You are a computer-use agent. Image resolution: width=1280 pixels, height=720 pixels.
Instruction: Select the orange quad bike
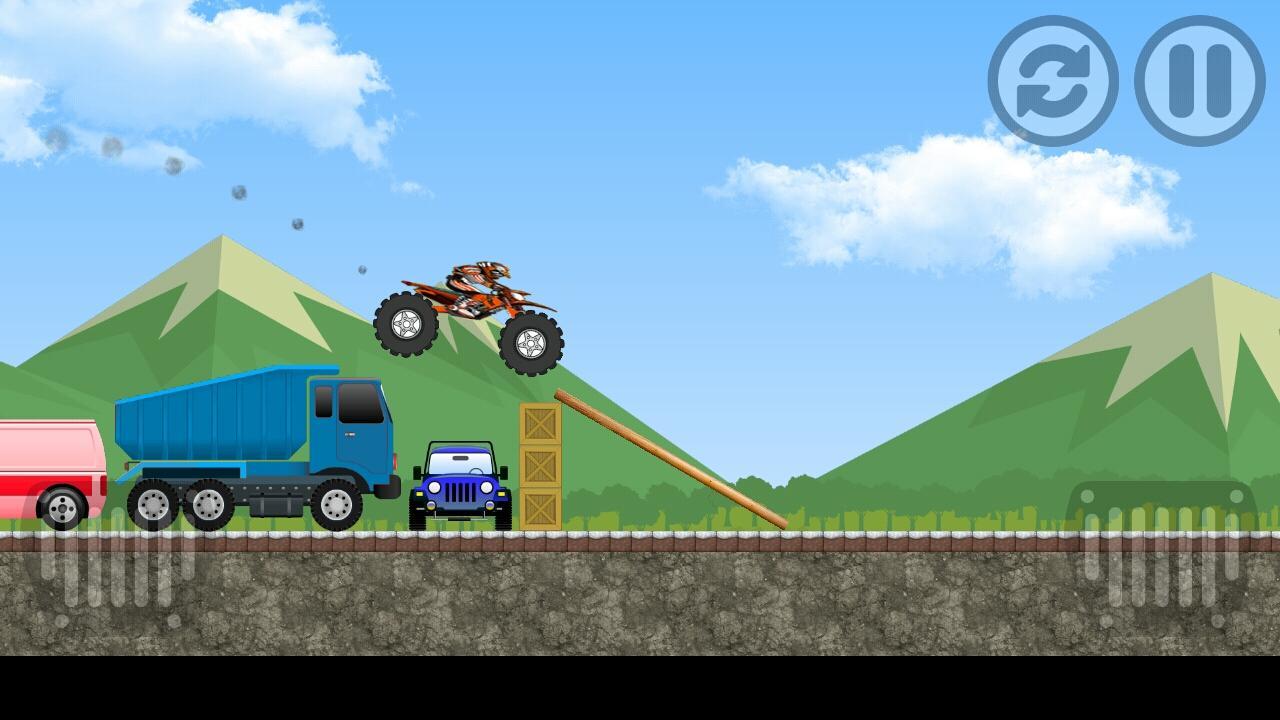tap(470, 310)
